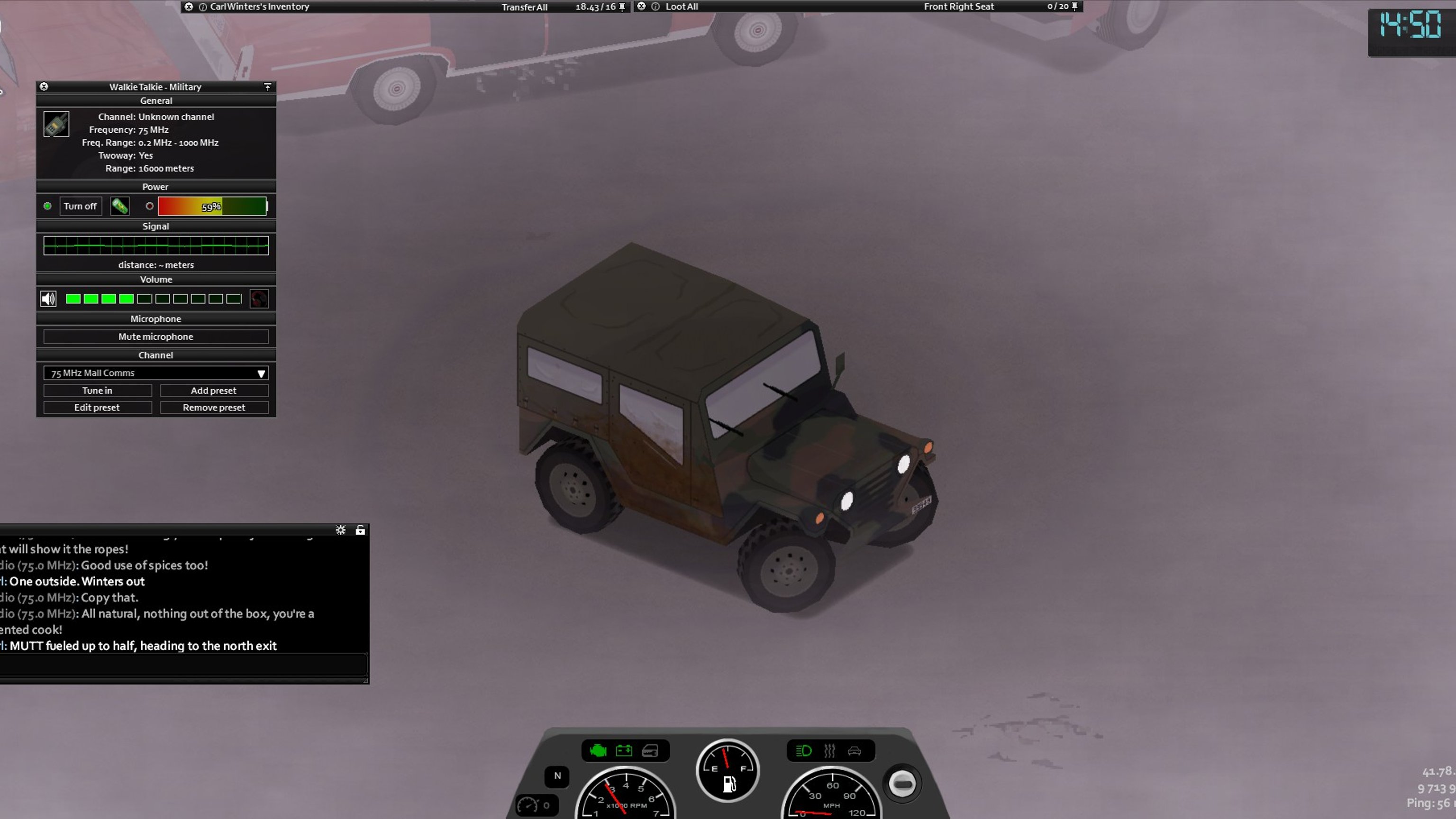
Task: Toggle the chat window lock icon
Action: pyautogui.click(x=360, y=530)
